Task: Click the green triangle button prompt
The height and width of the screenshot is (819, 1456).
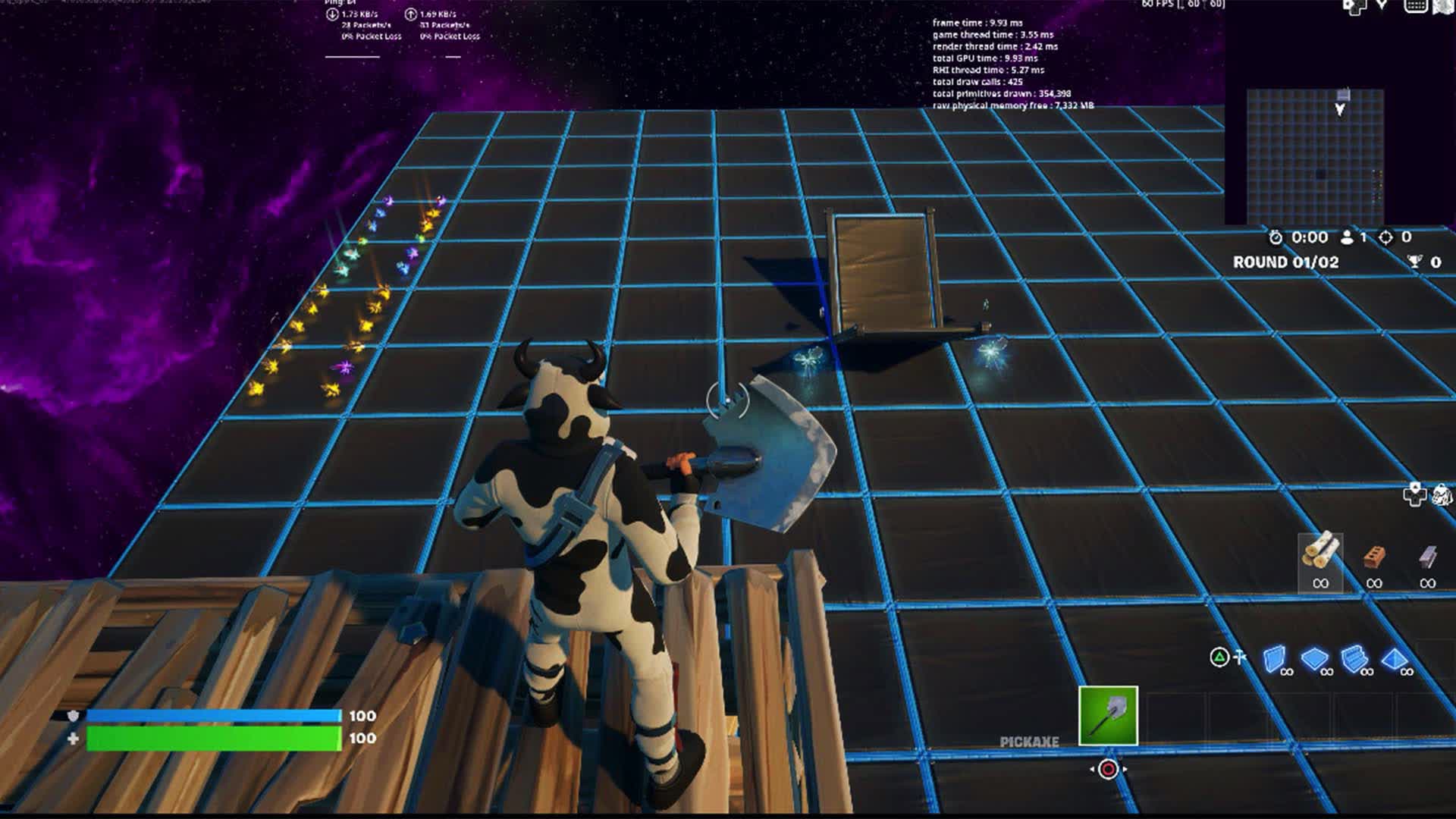Action: click(1218, 655)
